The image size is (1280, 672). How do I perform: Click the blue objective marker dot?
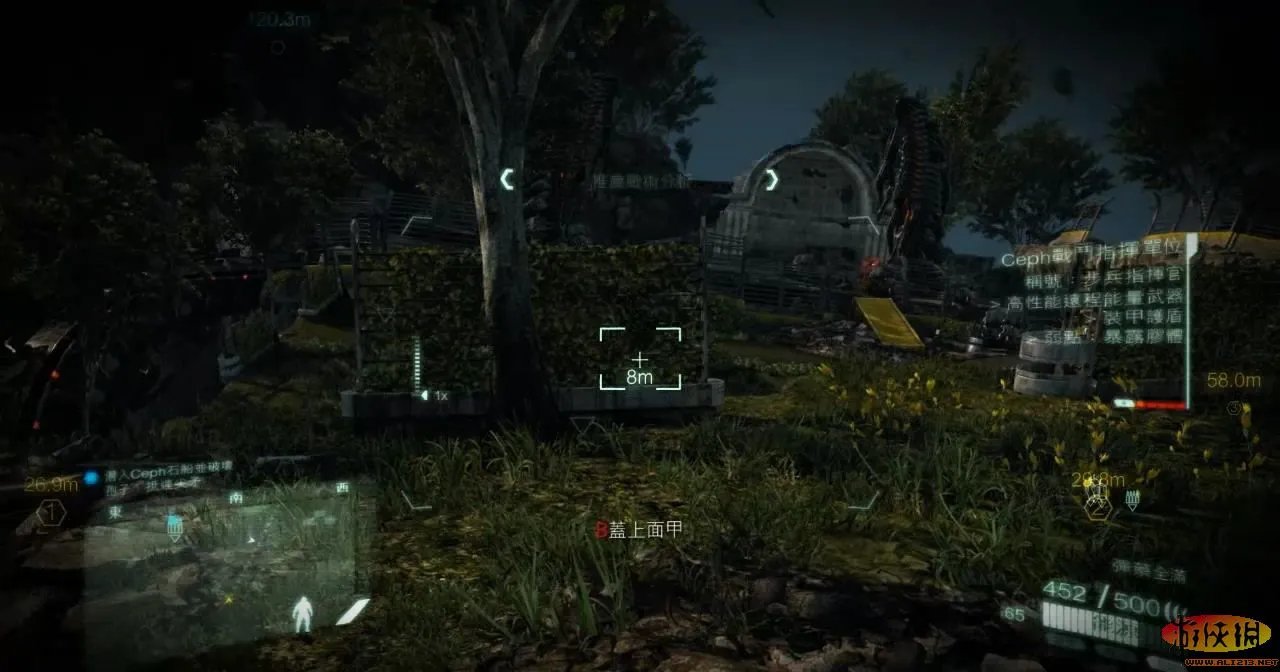click(x=91, y=478)
